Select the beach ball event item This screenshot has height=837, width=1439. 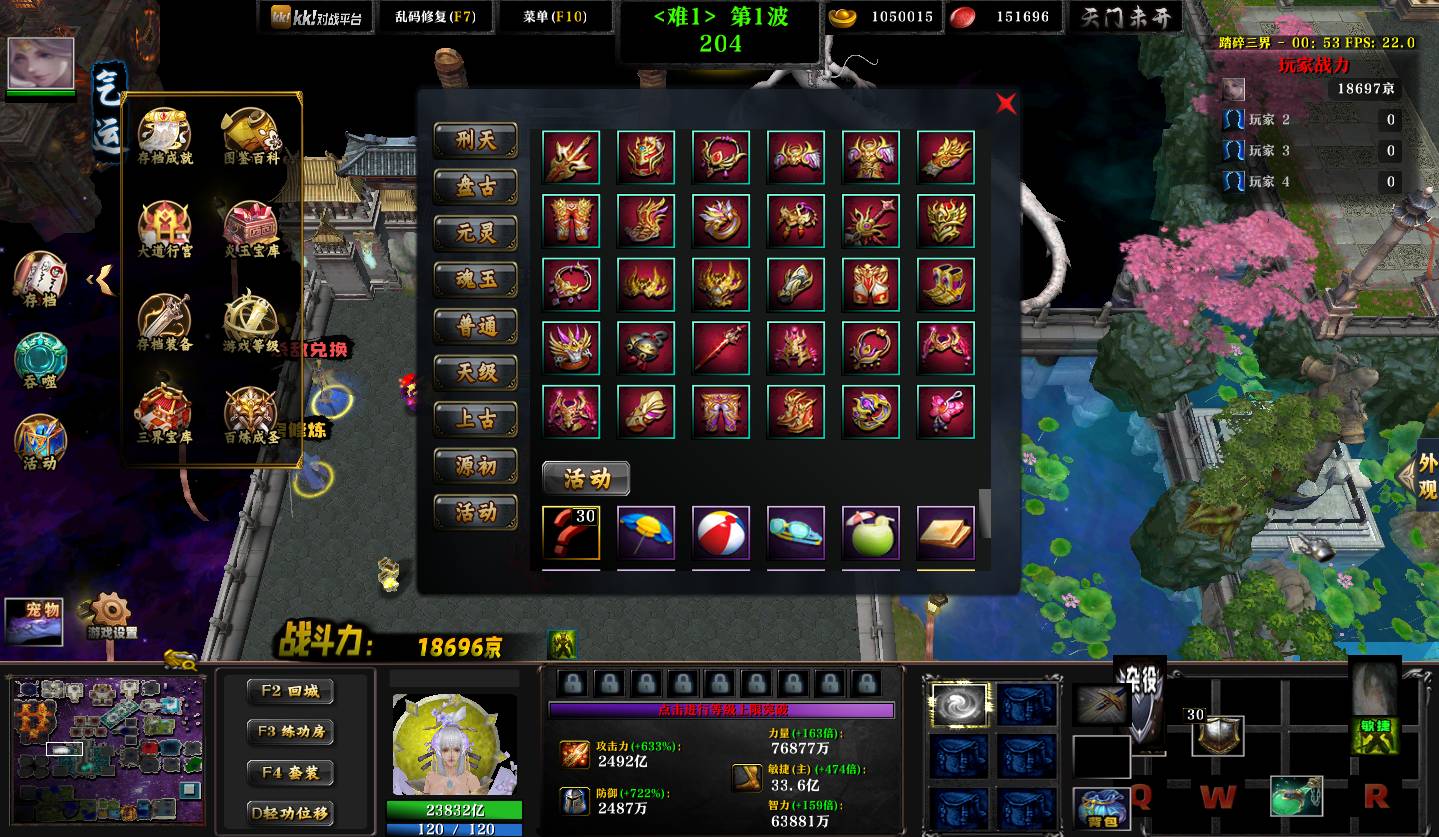[721, 533]
